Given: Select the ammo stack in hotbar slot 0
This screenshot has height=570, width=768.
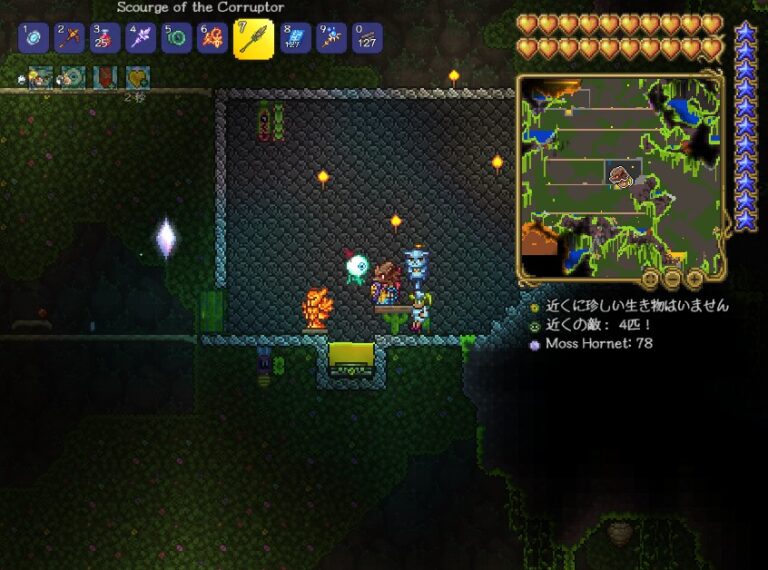Looking at the screenshot, I should (x=367, y=39).
